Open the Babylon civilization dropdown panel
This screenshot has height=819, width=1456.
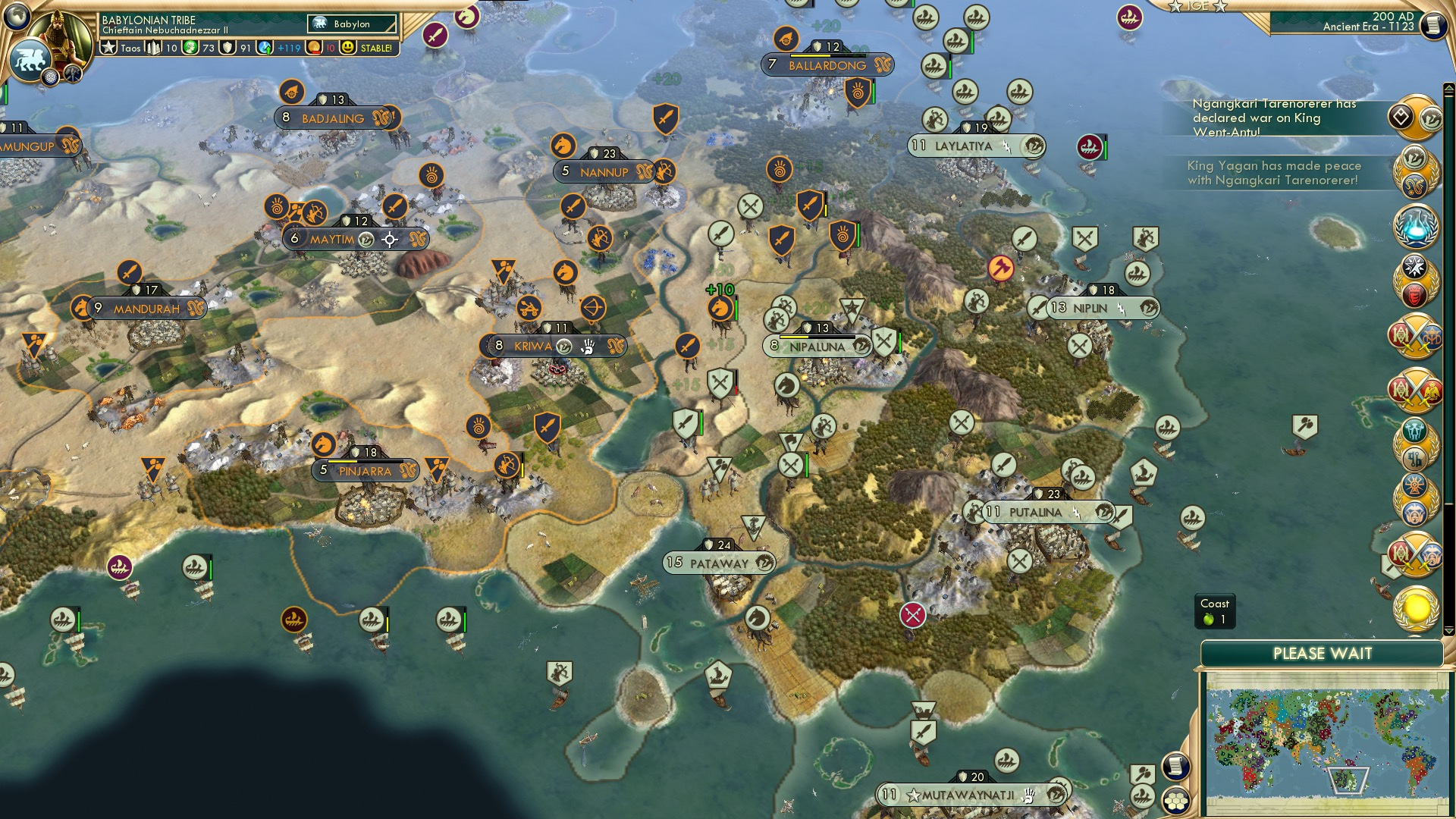[x=353, y=24]
